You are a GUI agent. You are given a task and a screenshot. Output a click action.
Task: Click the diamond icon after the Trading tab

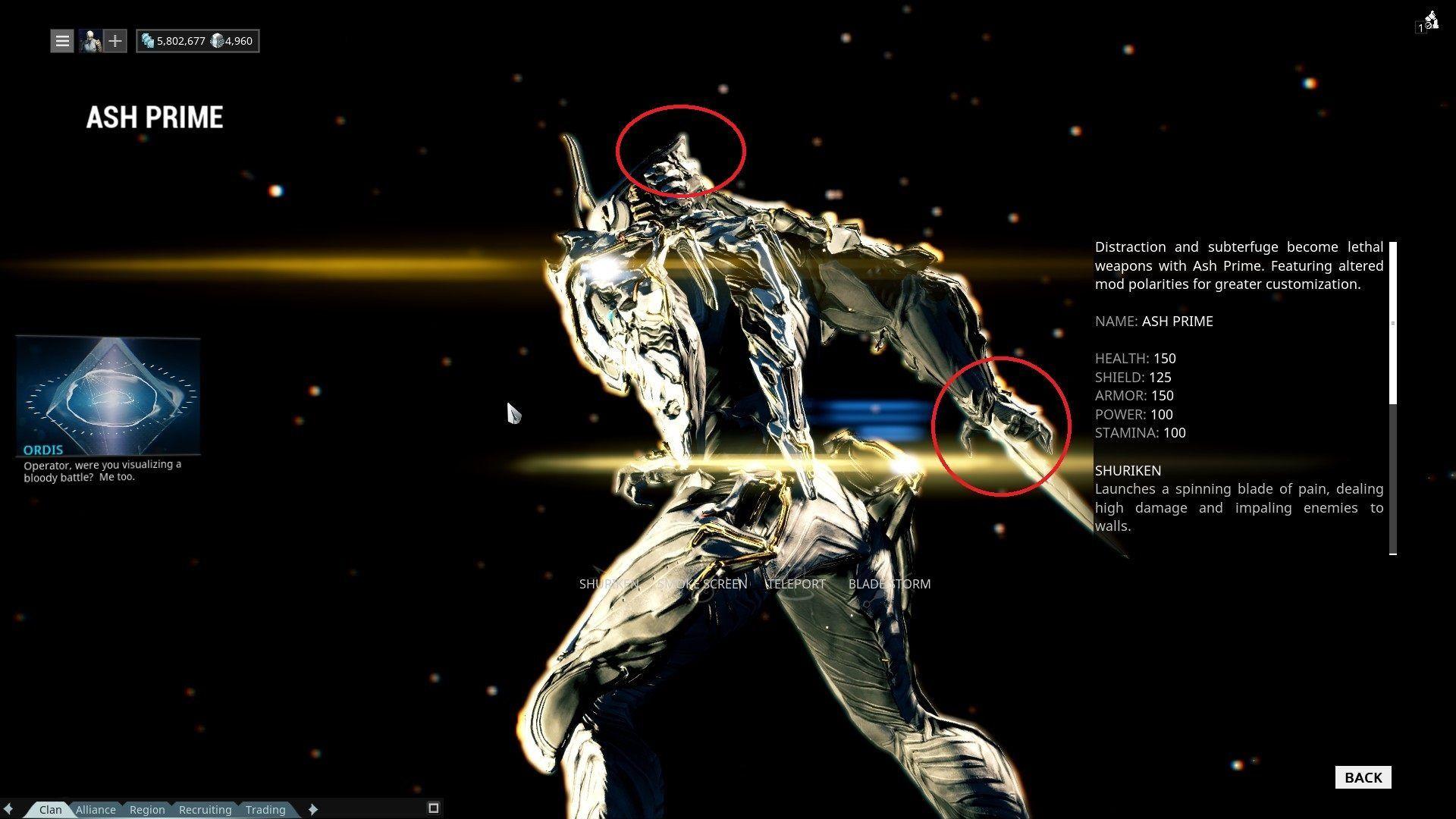pyautogui.click(x=312, y=809)
